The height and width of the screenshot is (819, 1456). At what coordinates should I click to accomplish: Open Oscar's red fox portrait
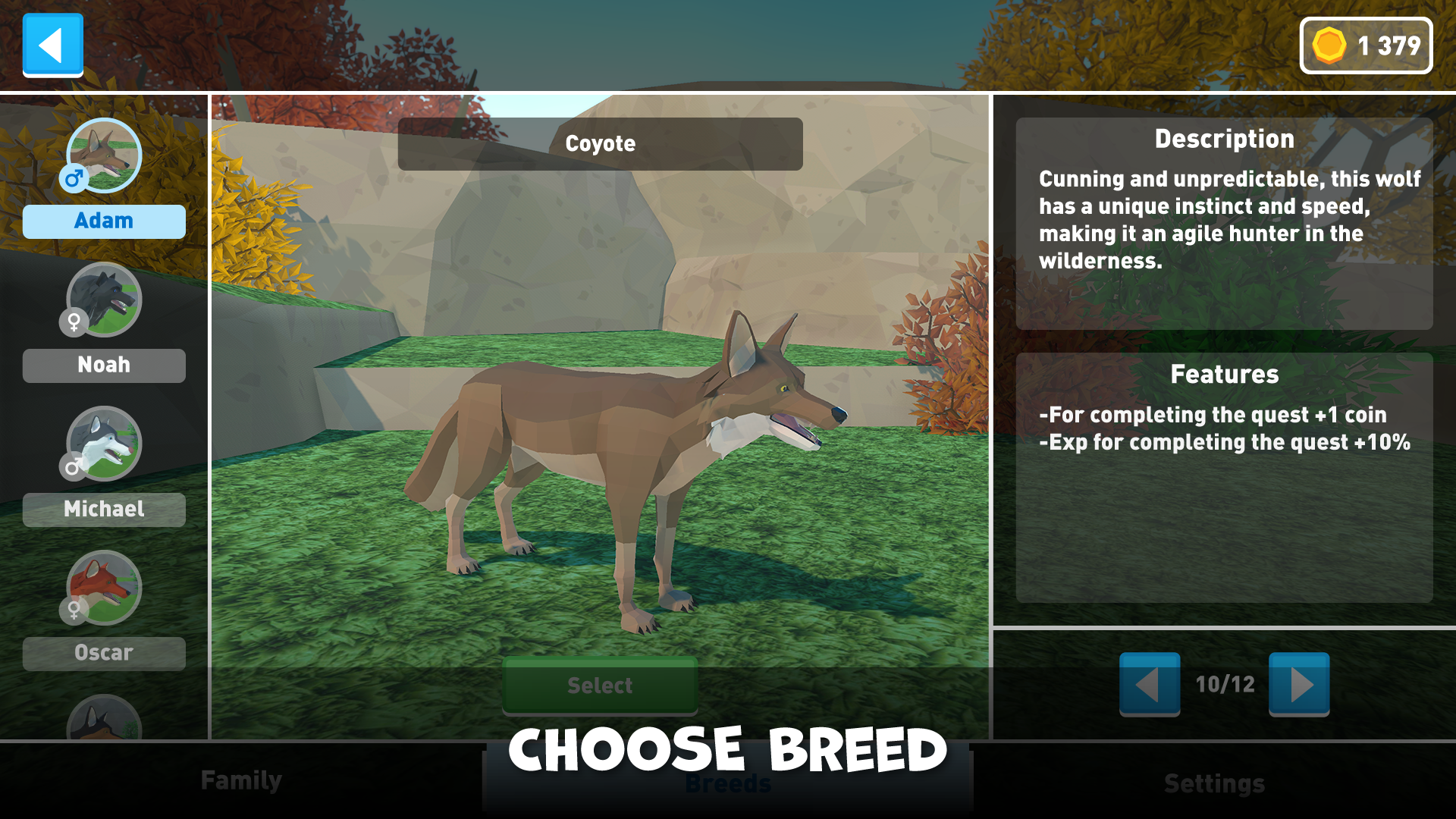(x=104, y=588)
